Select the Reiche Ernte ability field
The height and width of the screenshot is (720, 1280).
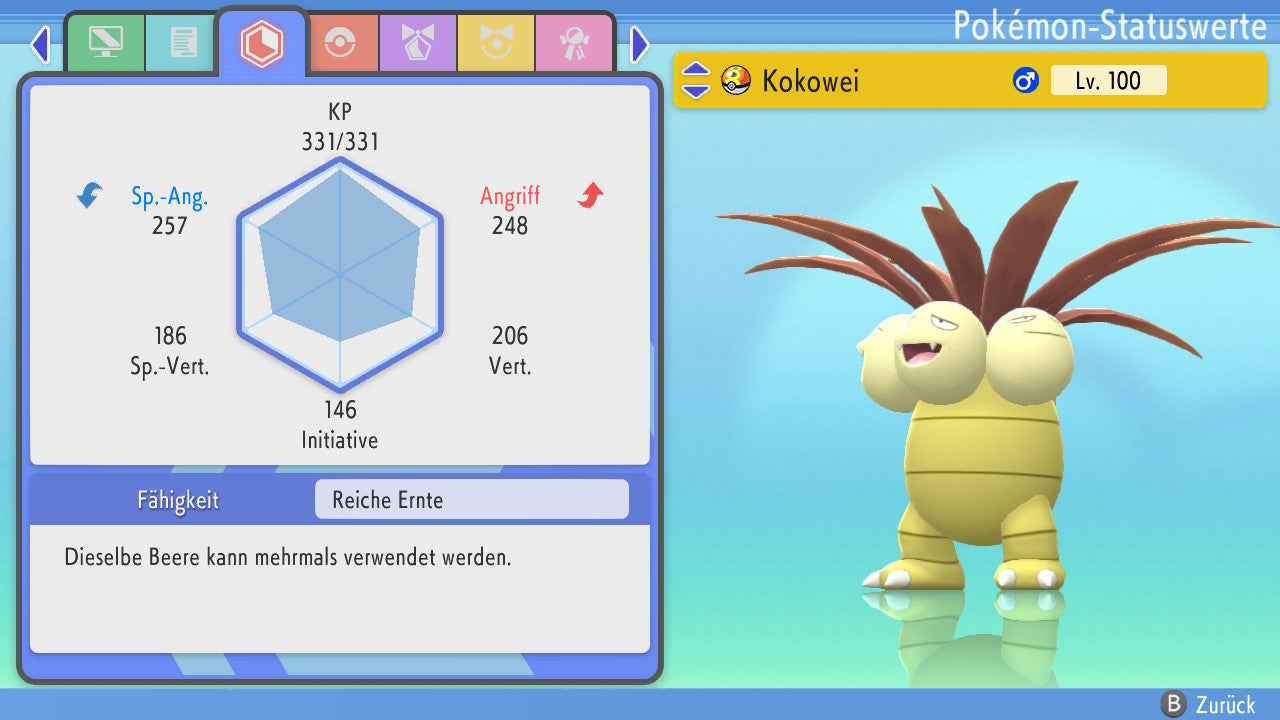(x=471, y=499)
